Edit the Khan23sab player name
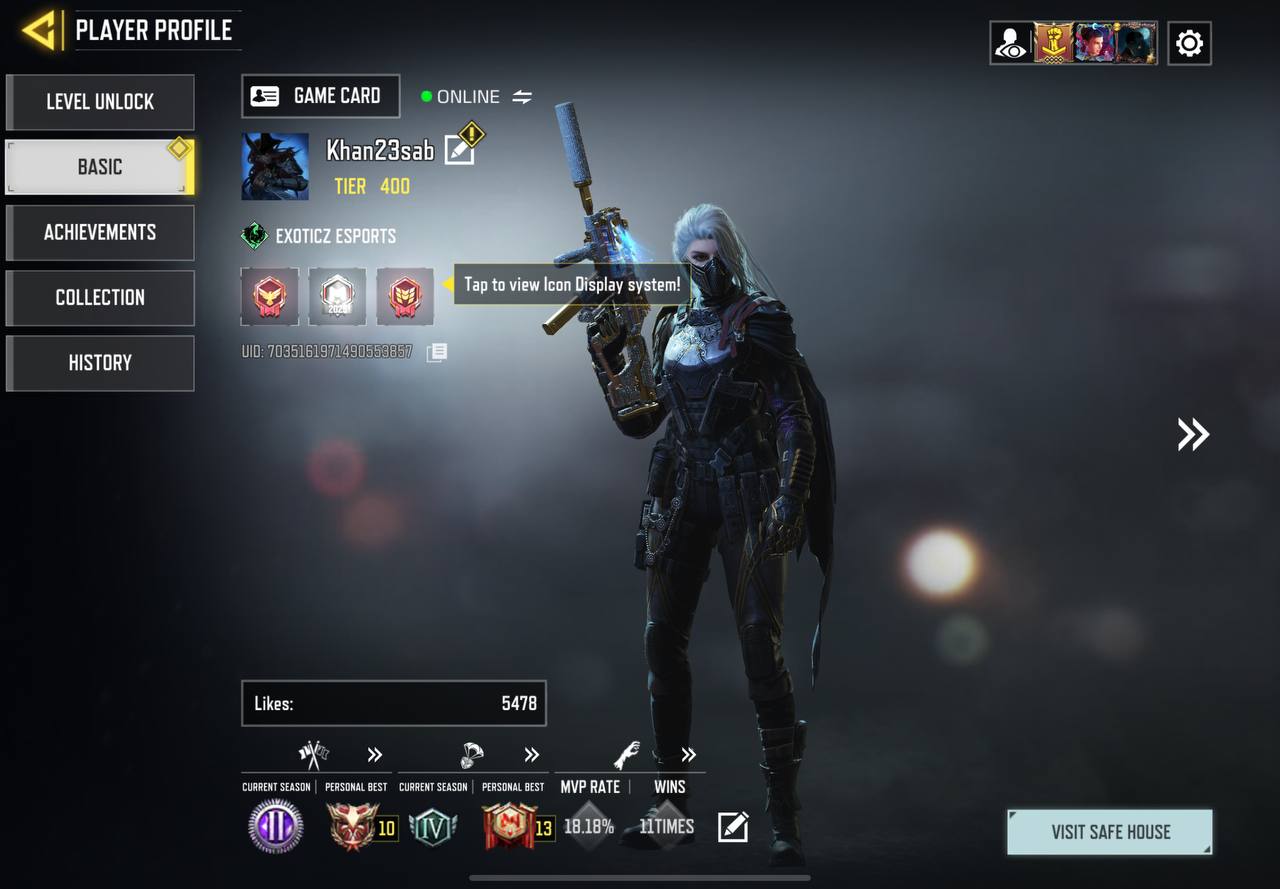 [x=459, y=150]
